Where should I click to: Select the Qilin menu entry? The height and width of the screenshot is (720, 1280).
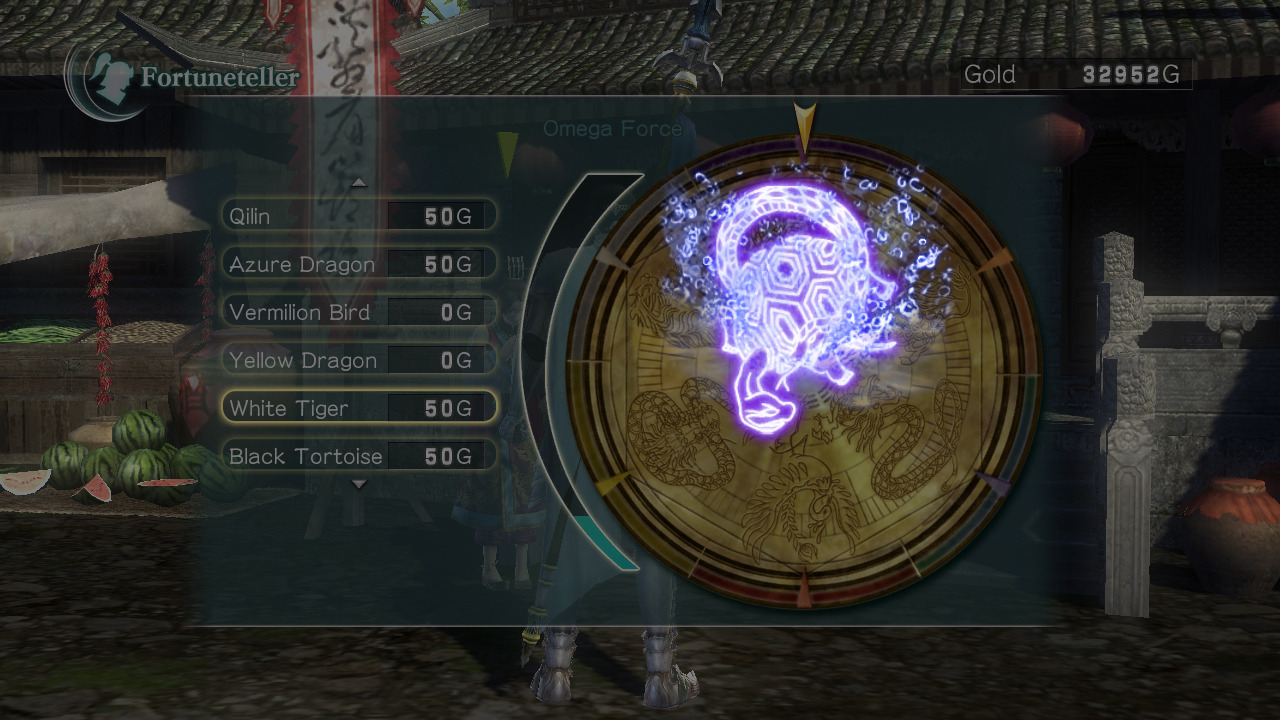coord(250,215)
